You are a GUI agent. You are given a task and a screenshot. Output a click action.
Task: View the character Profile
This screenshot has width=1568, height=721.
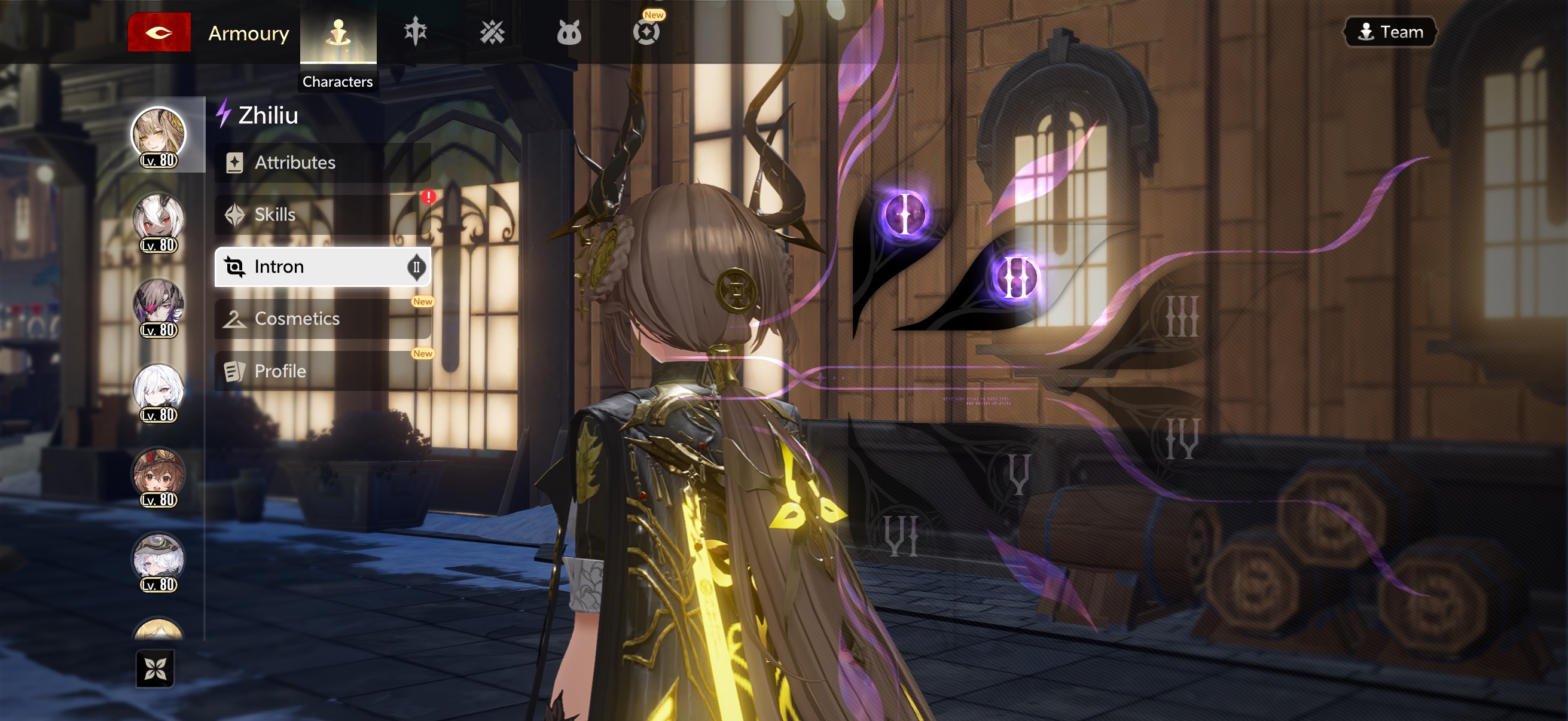(322, 371)
